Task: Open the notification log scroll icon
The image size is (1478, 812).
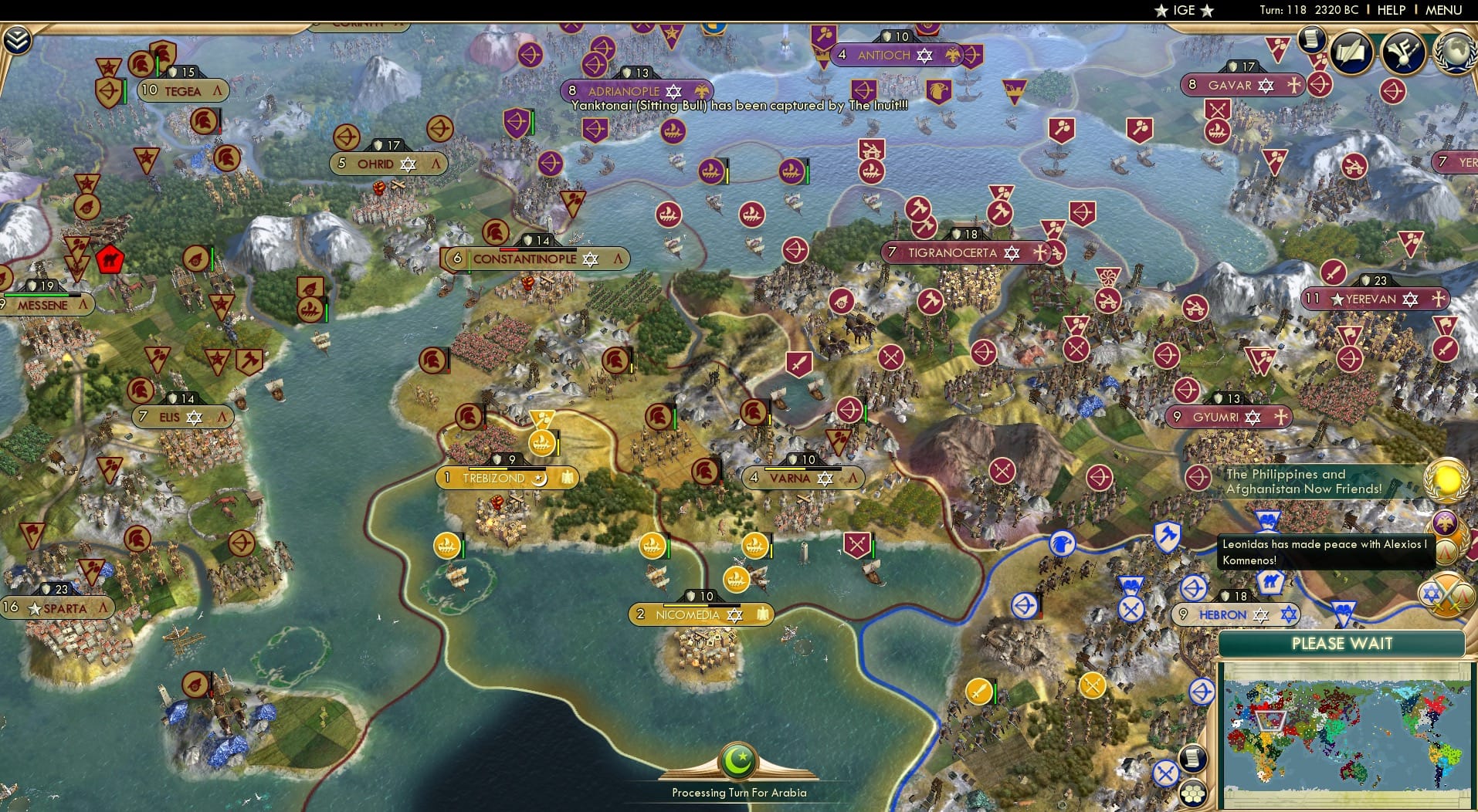Action: coord(1311,41)
